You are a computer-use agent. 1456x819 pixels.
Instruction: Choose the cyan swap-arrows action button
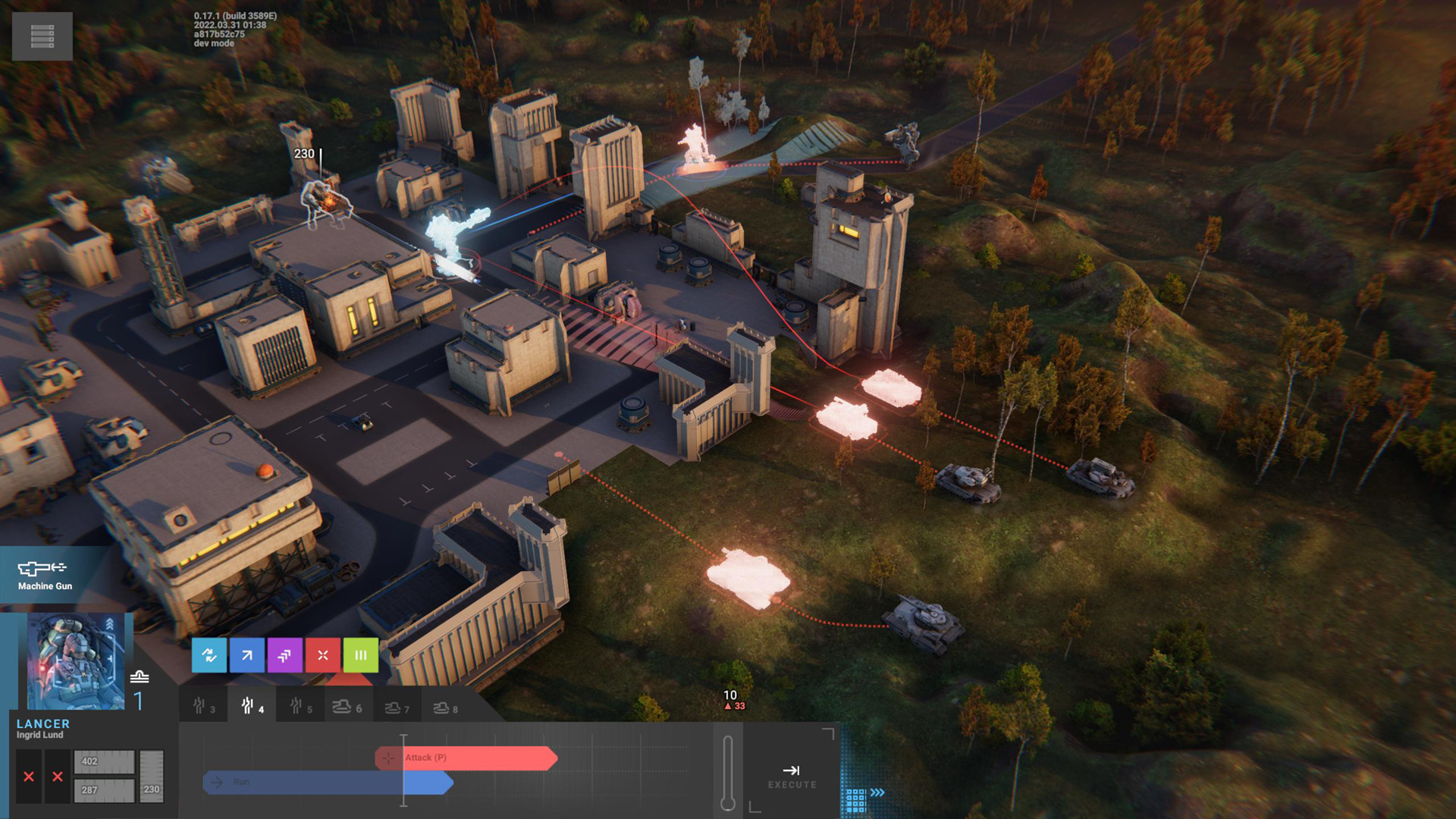[209, 655]
